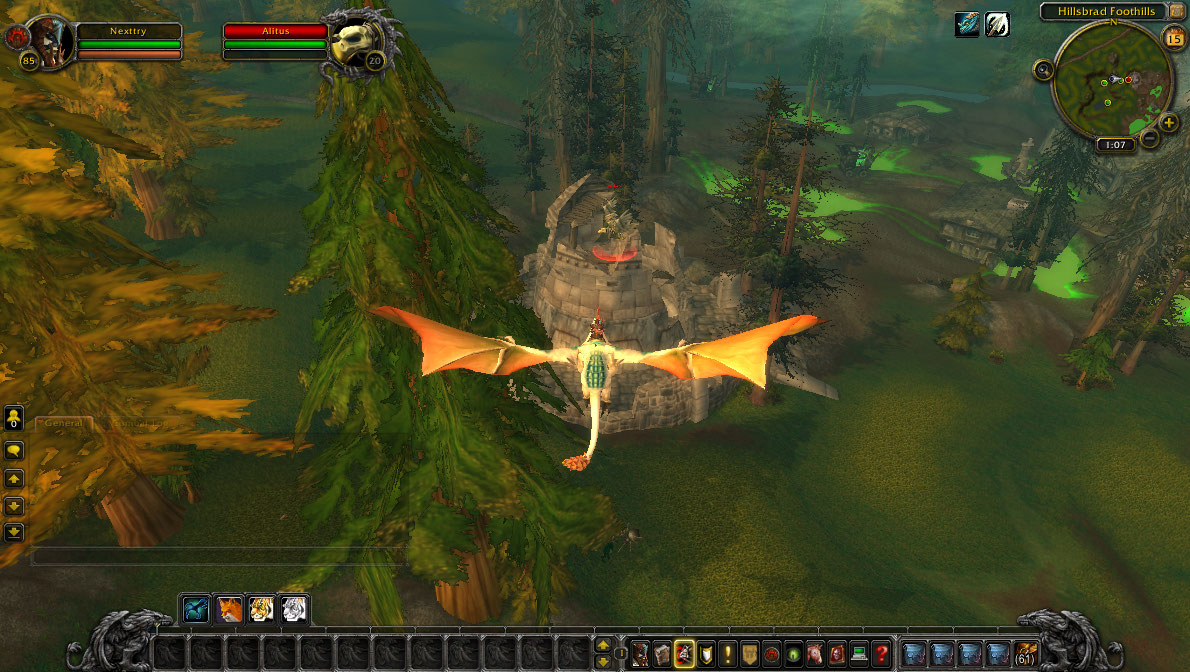This screenshot has width=1190, height=672.
Task: Select the fox stance icon
Action: [x=229, y=609]
